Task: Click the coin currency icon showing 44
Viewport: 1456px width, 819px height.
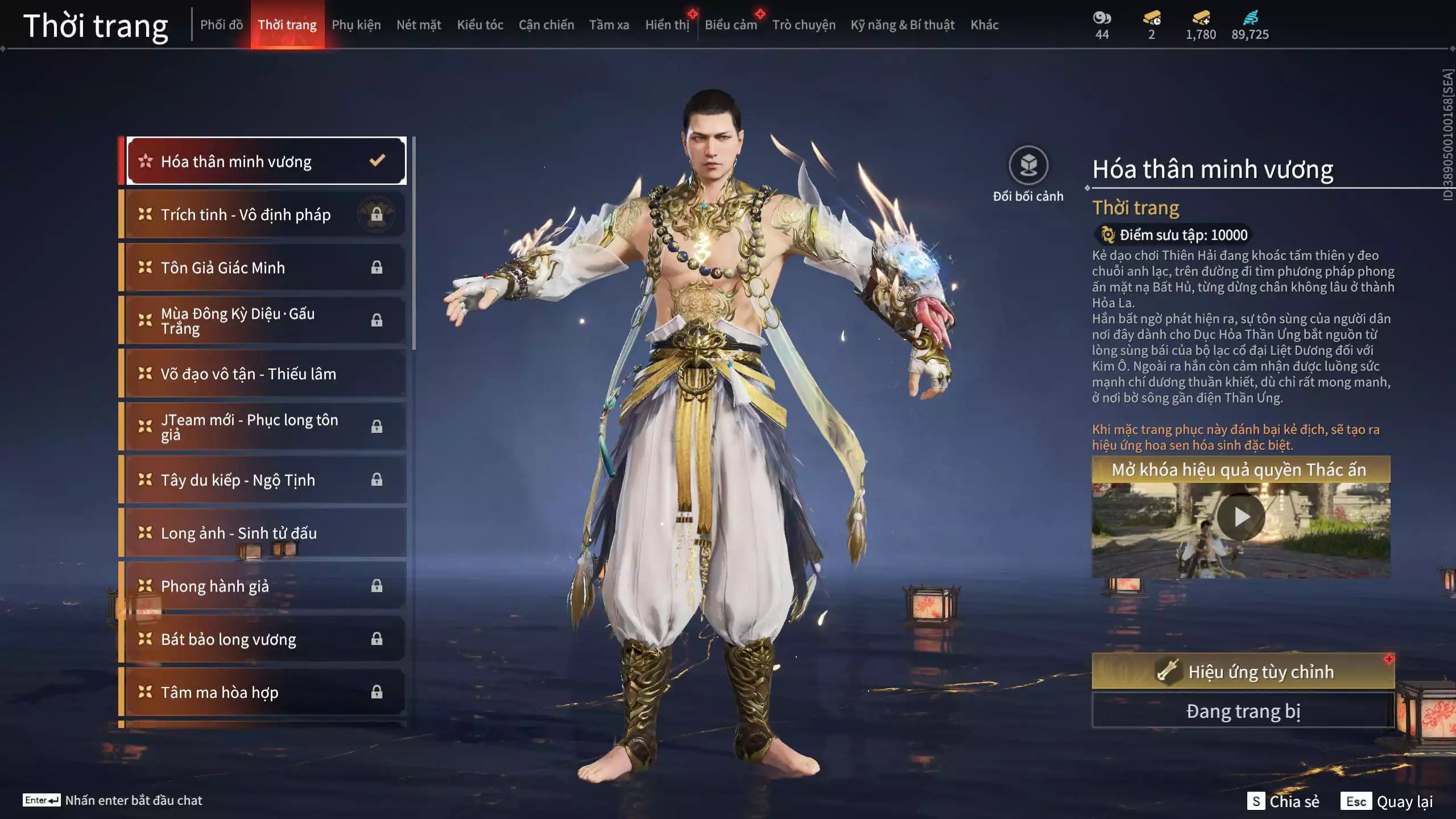Action: pos(1102,18)
